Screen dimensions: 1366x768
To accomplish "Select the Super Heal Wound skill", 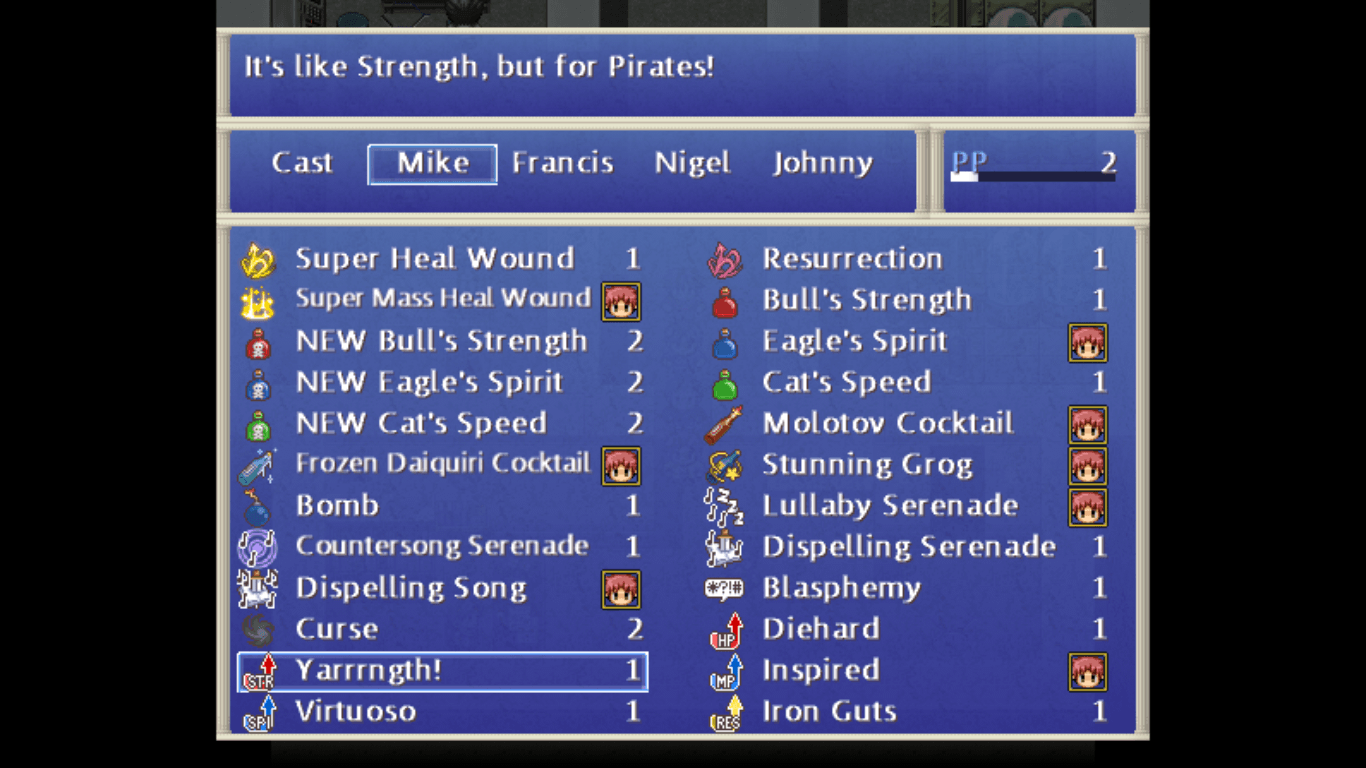I will coord(434,259).
